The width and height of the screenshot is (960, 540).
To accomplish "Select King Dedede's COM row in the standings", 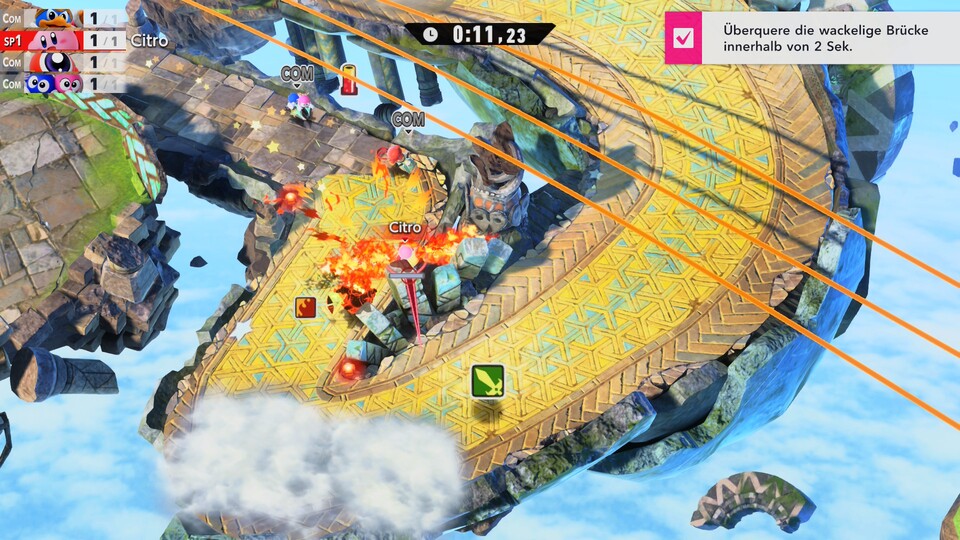I will click(62, 18).
